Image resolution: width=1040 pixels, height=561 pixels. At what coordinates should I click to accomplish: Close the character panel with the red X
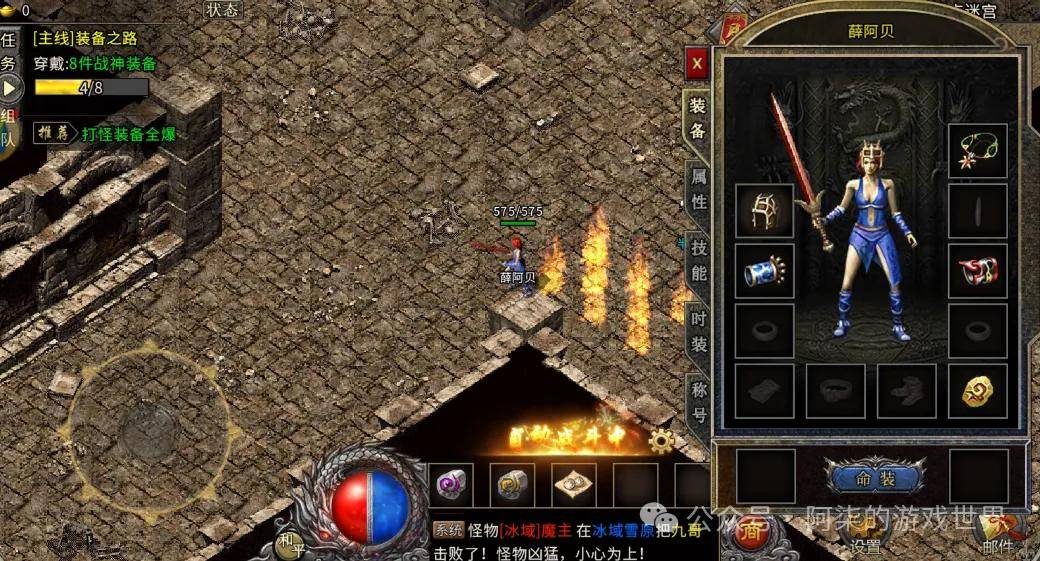[697, 64]
